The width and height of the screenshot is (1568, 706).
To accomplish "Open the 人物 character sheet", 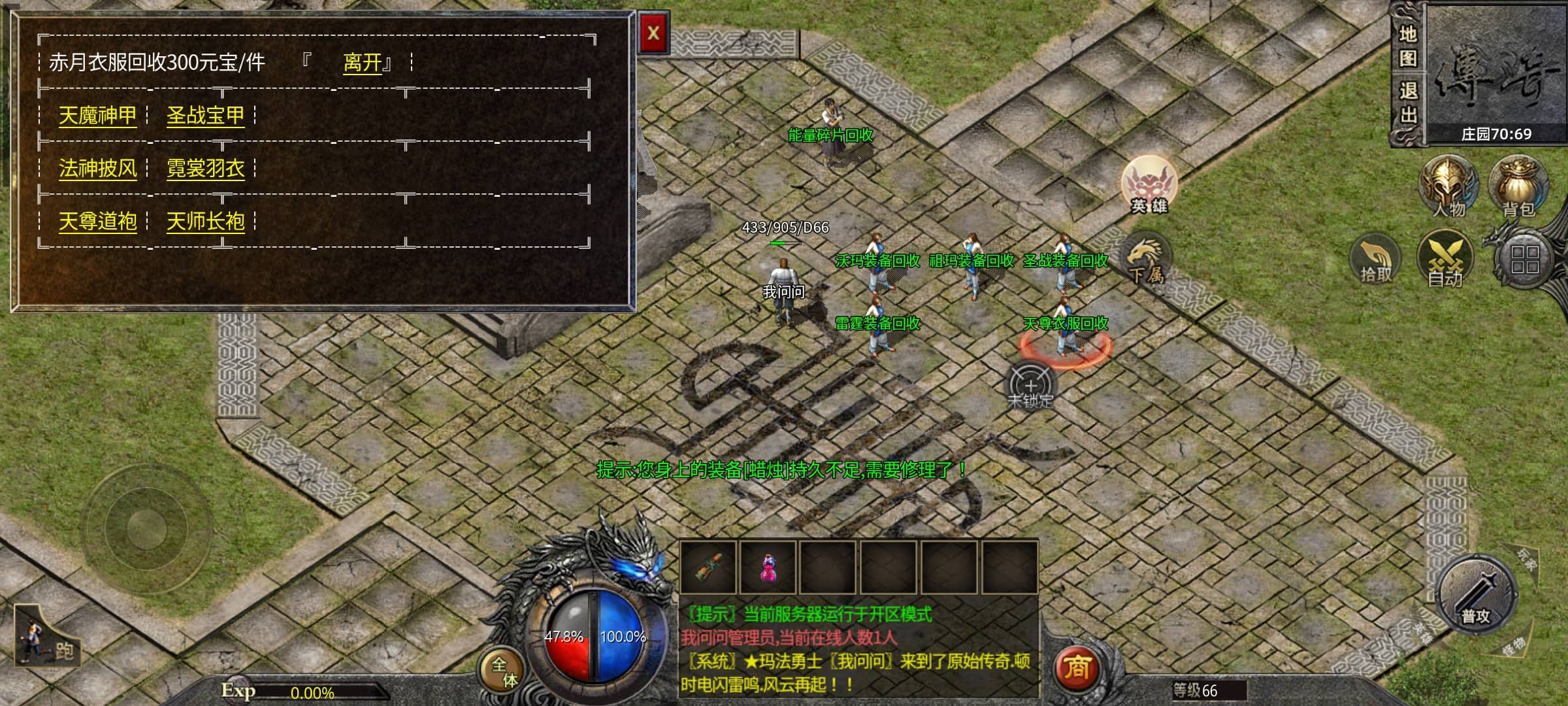I will (1448, 186).
